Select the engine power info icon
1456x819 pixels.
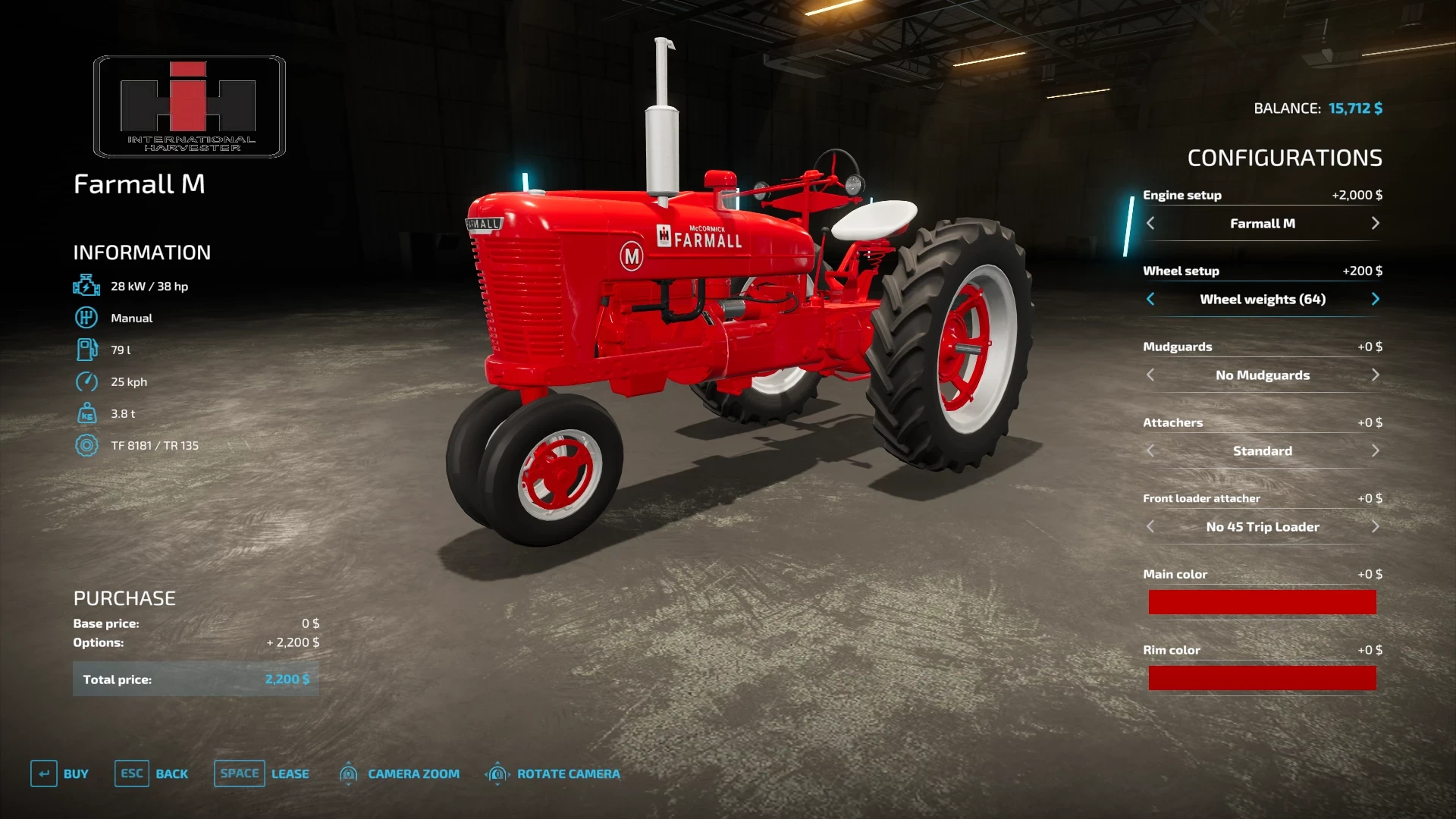87,286
